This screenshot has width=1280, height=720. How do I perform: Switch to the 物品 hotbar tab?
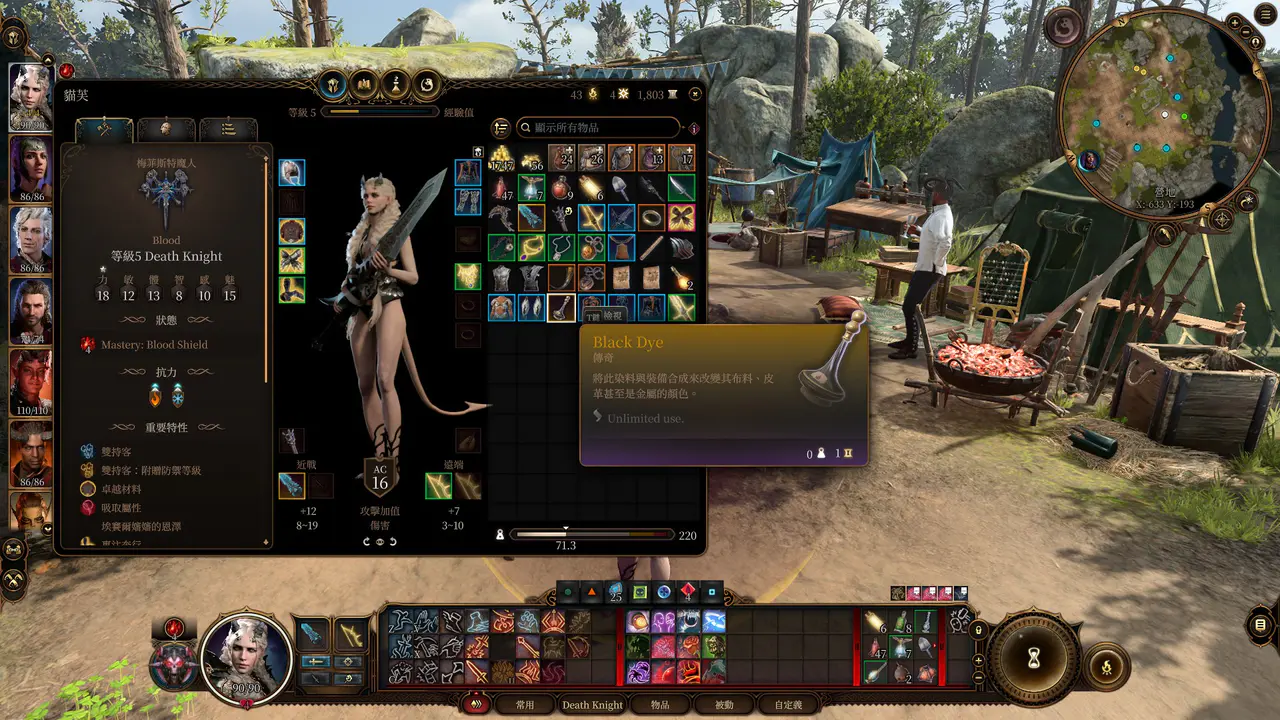click(x=660, y=705)
